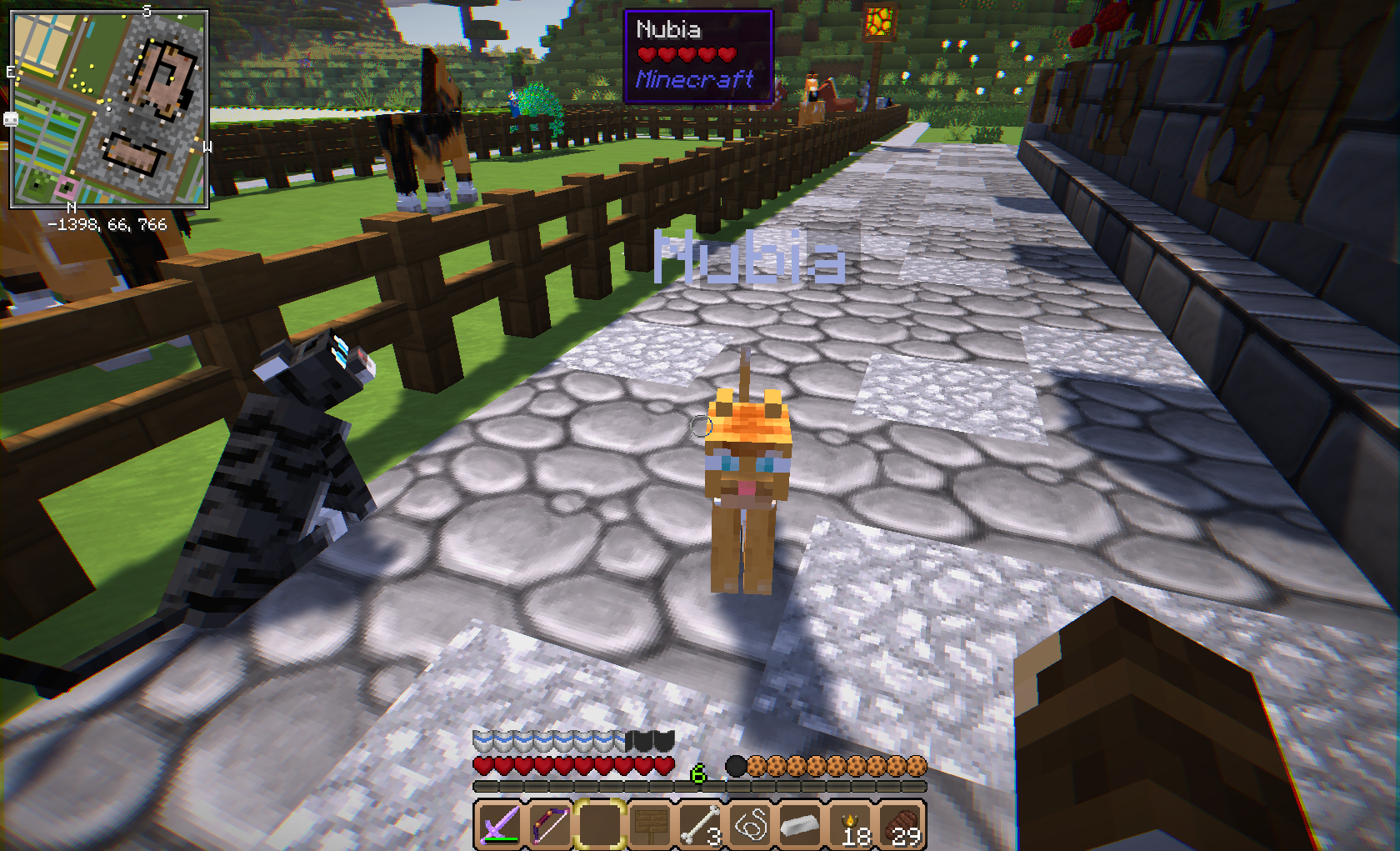Click the minimap in the corner
The height and width of the screenshot is (851, 1400).
coord(109,108)
